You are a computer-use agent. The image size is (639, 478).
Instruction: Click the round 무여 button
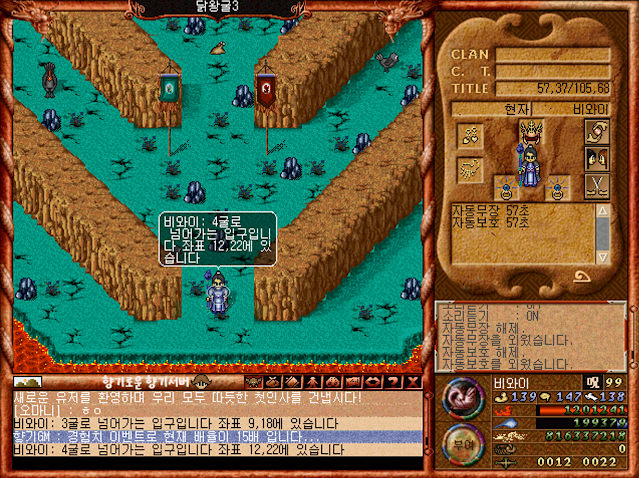coord(461,440)
